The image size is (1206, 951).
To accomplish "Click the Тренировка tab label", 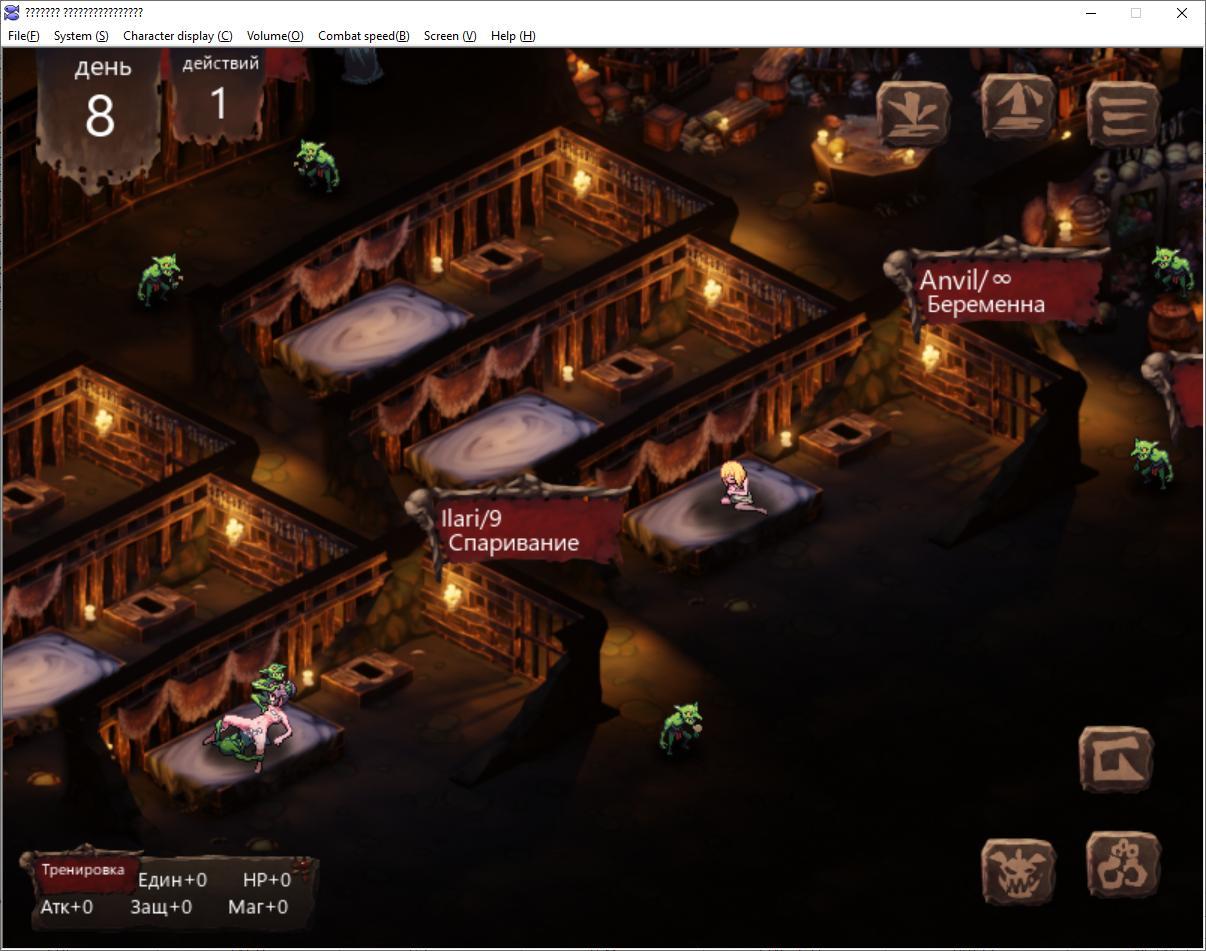I will point(83,870).
